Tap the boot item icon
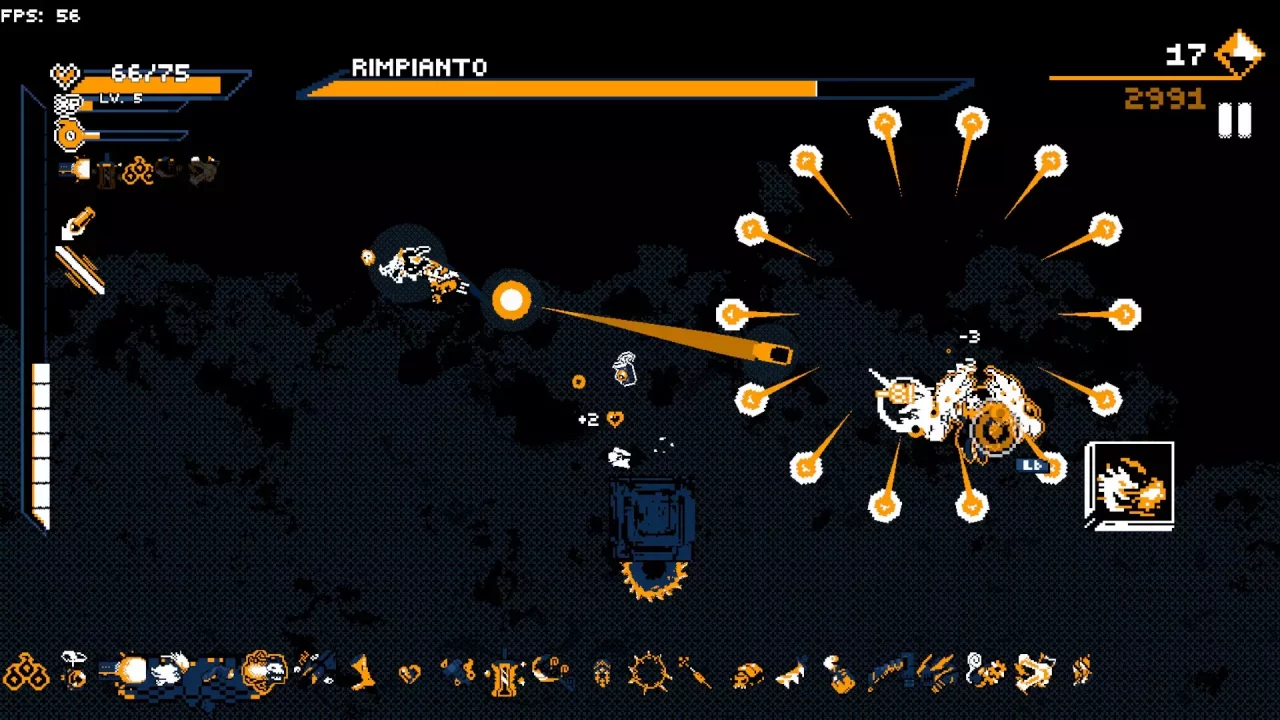 click(362, 672)
